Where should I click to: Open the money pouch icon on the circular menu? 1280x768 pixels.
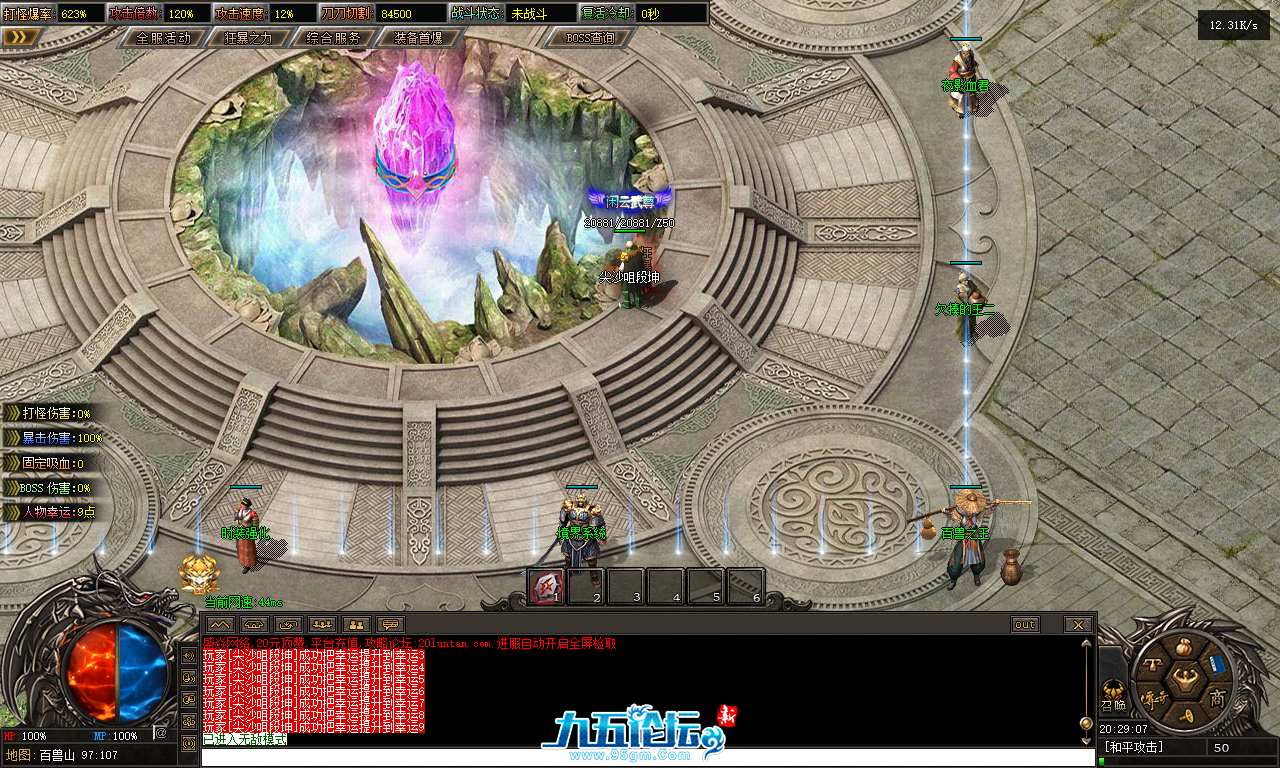[x=1183, y=647]
